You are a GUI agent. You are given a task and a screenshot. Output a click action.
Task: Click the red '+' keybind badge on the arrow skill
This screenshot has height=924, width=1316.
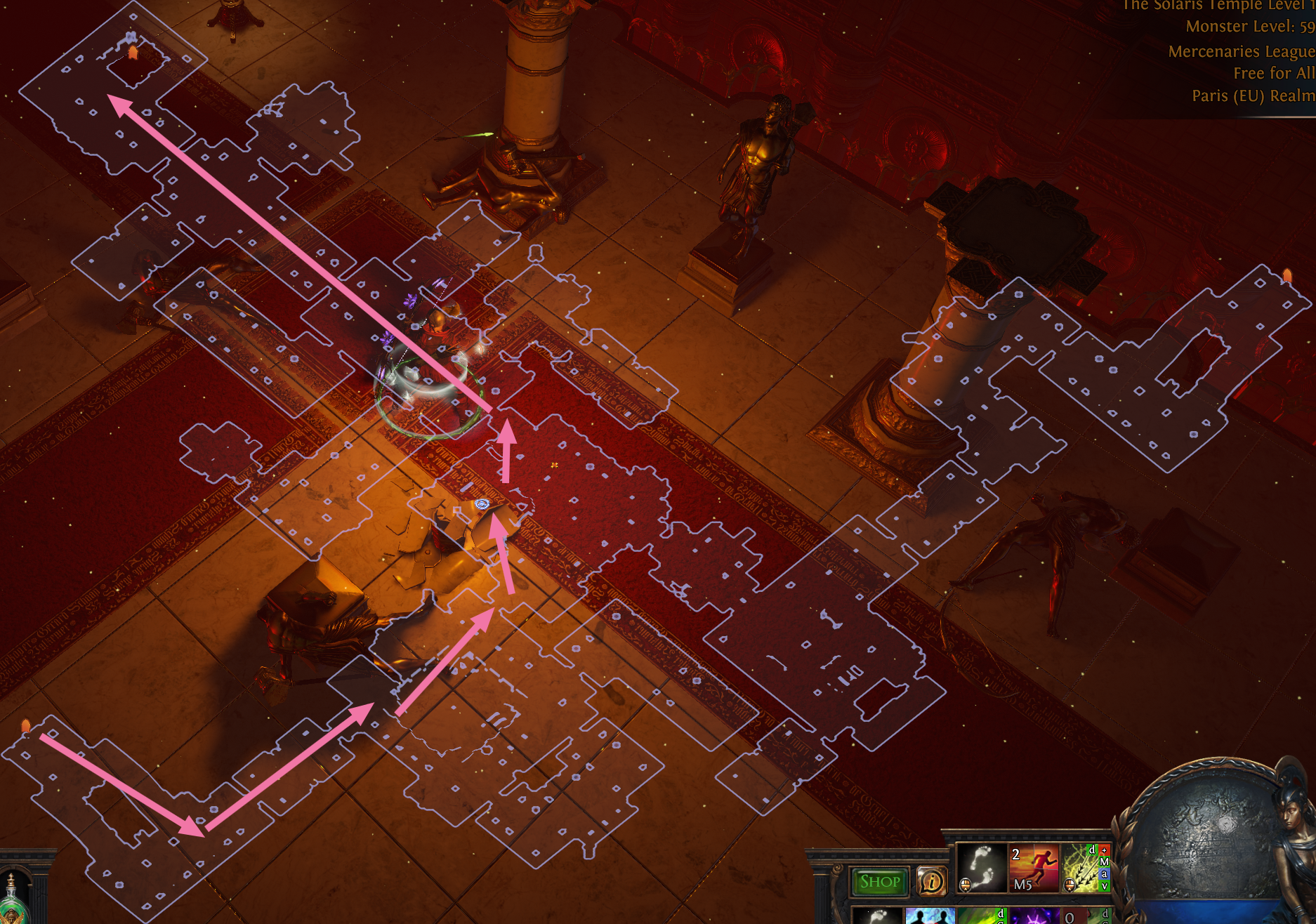click(1104, 850)
